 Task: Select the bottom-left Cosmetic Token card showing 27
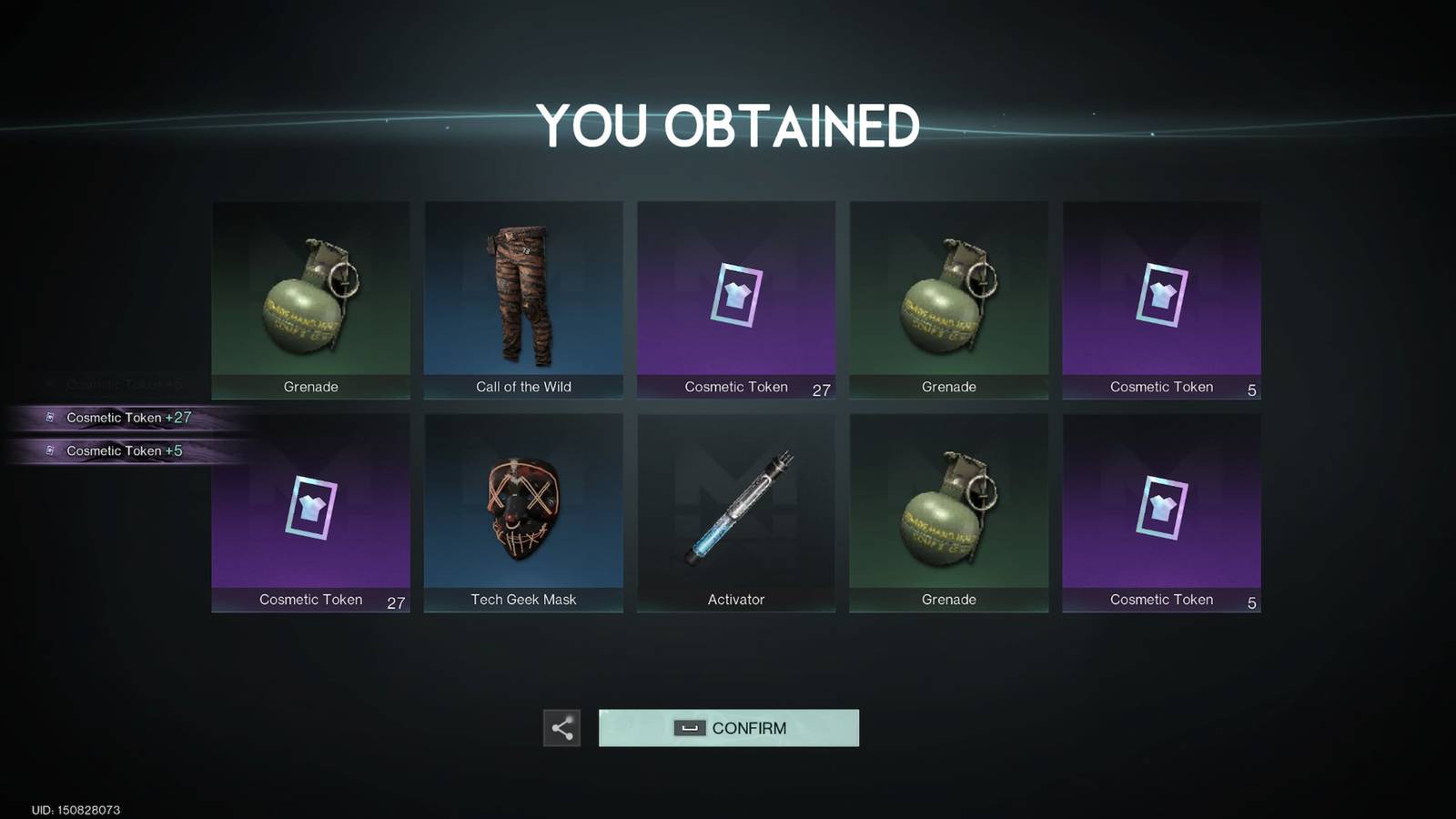pyautogui.click(x=309, y=510)
